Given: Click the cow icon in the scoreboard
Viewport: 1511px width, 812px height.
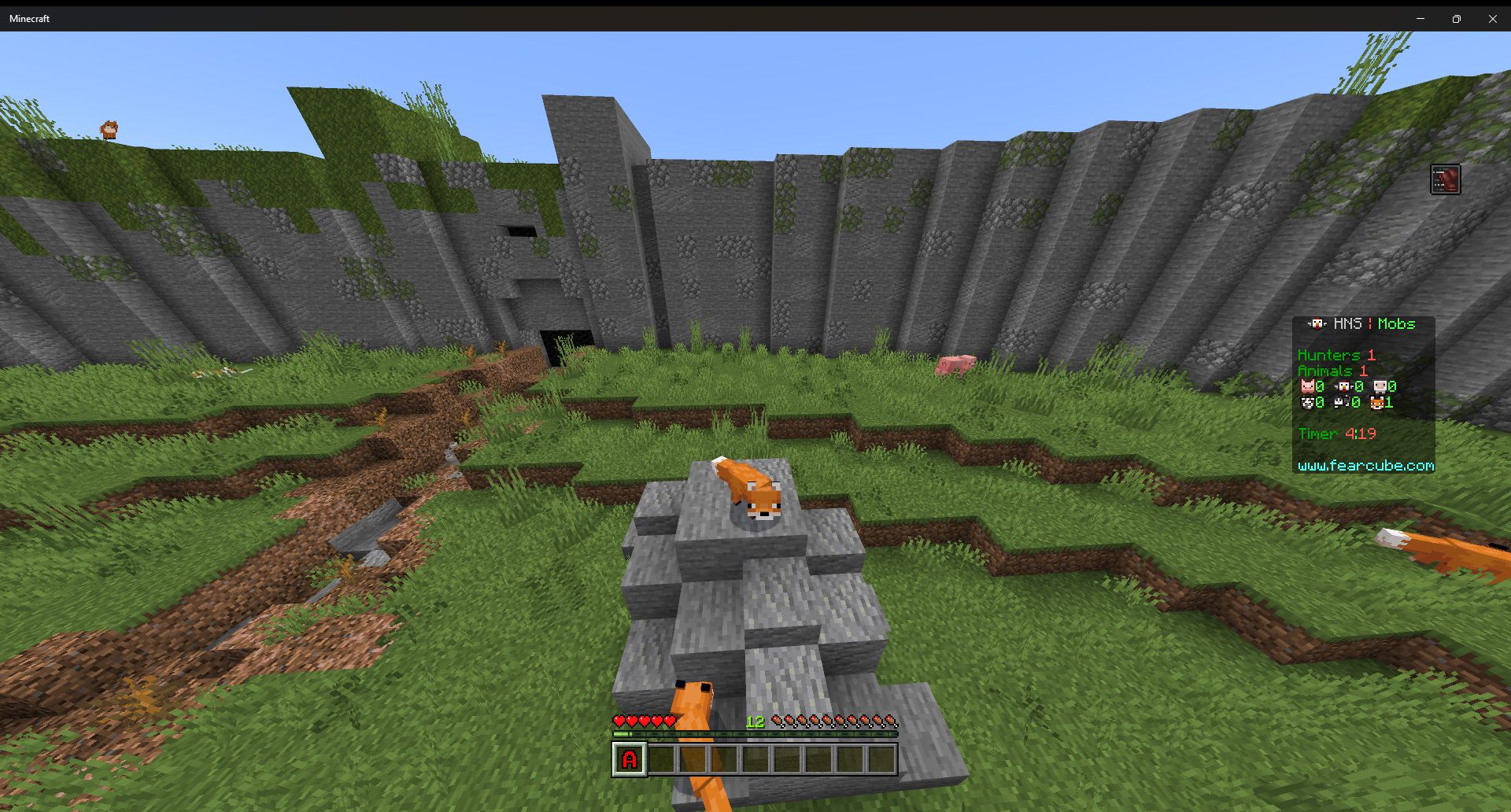Looking at the screenshot, I should coord(1307,403).
